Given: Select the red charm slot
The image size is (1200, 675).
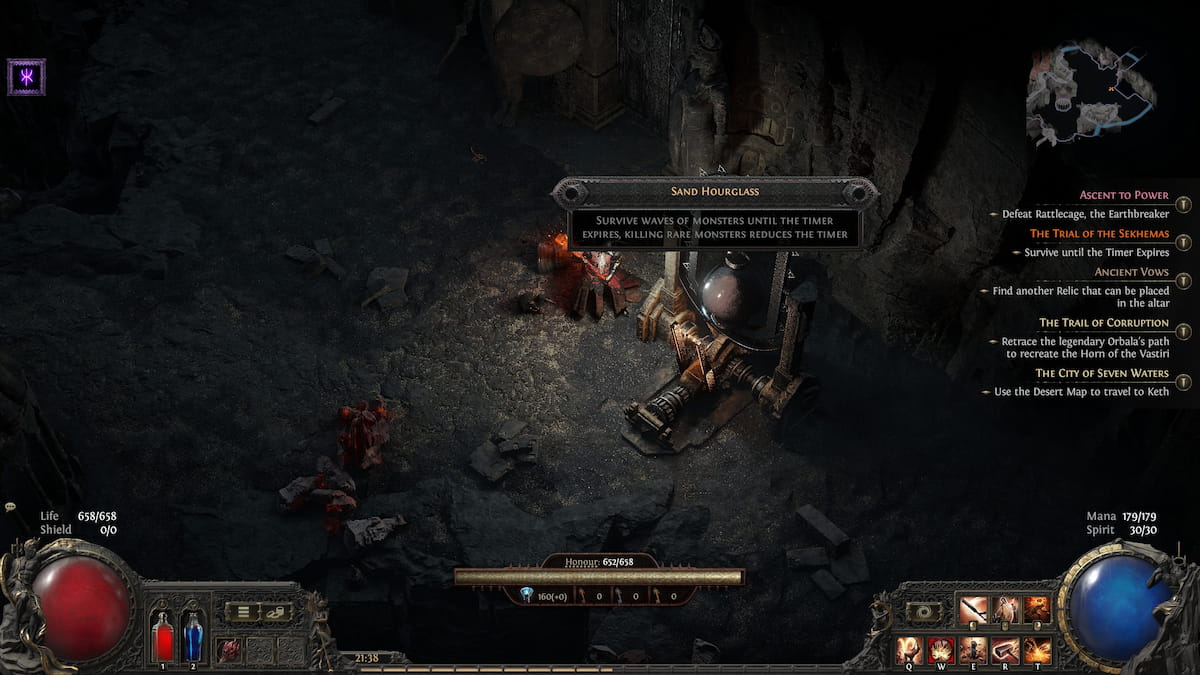Looking at the screenshot, I should click(229, 650).
